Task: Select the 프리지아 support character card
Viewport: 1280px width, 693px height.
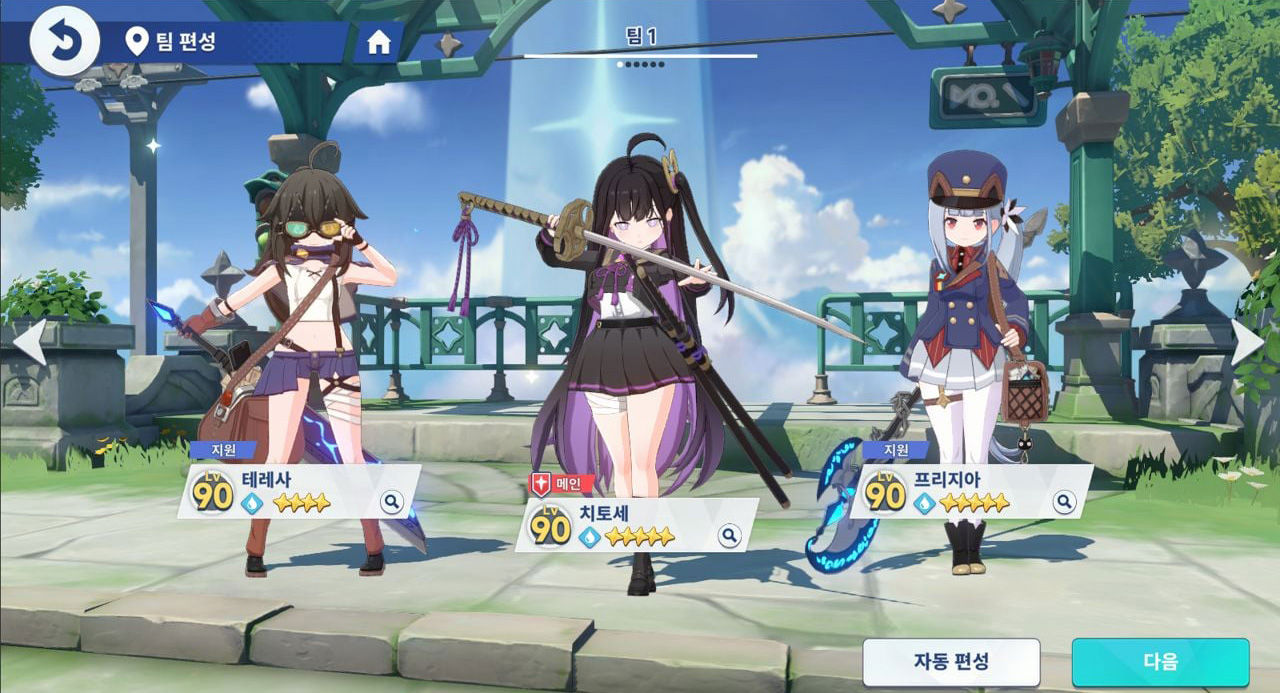Action: pos(960,491)
